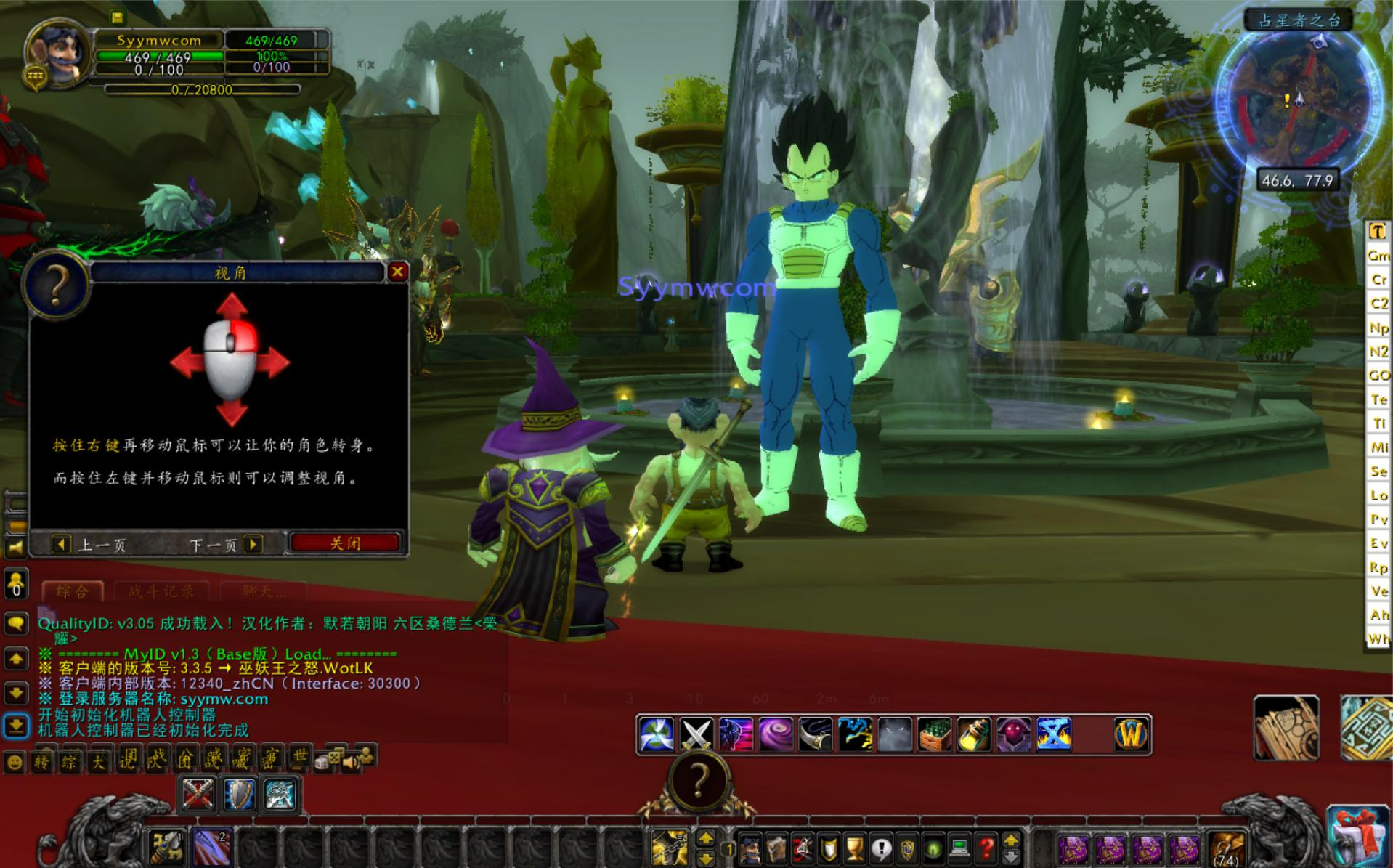
Task: Open achievements via the gold trophy cup
Action: click(x=855, y=848)
